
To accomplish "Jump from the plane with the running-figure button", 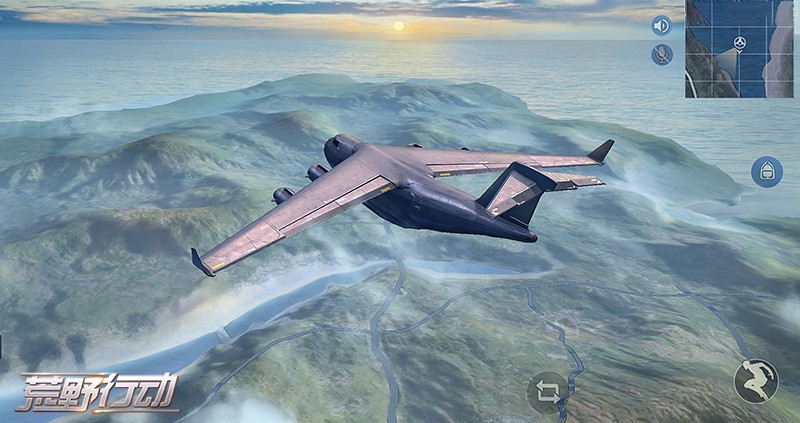I will coord(755,380).
